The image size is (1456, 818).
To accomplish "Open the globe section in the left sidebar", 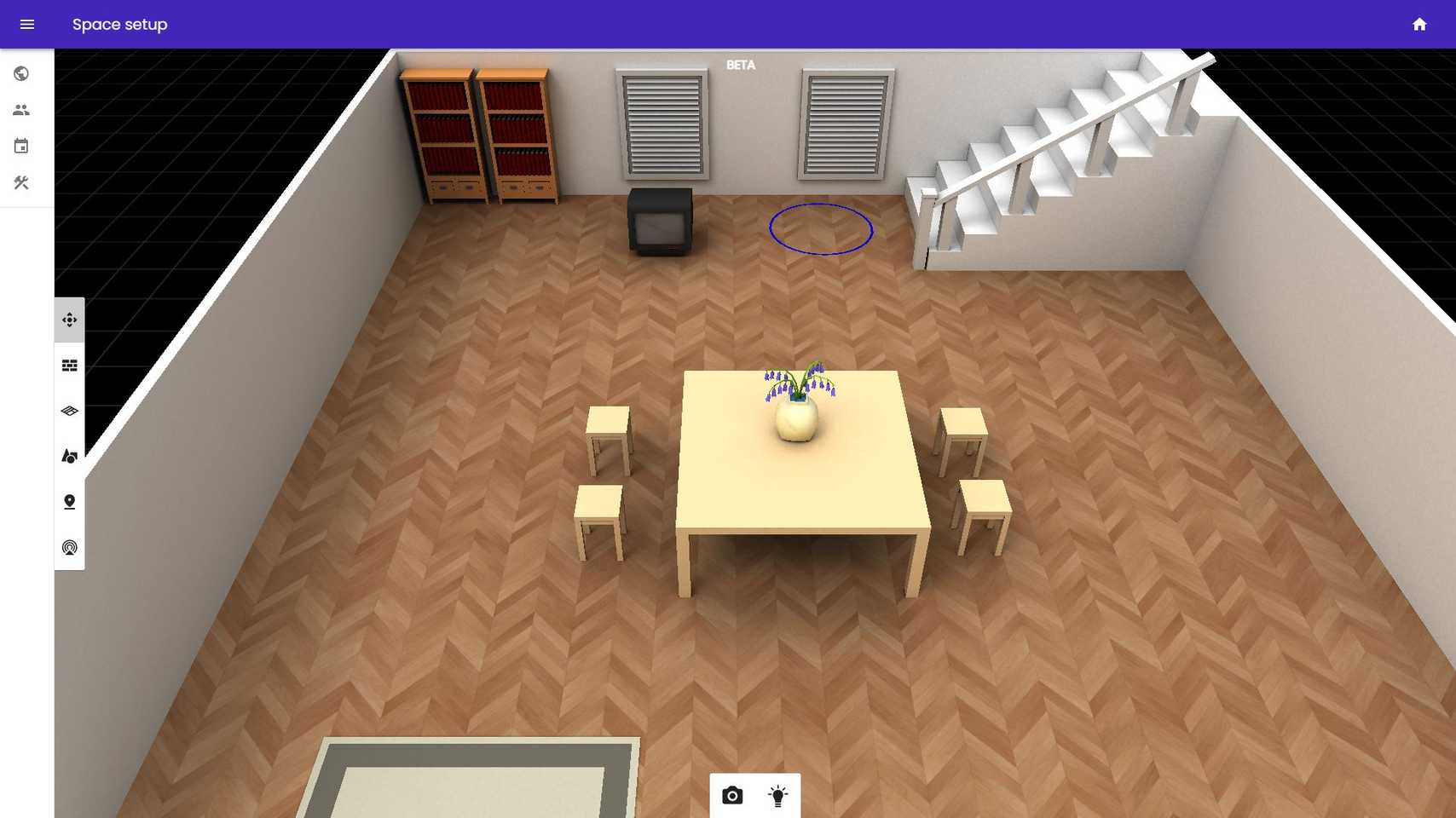I will pyautogui.click(x=20, y=73).
